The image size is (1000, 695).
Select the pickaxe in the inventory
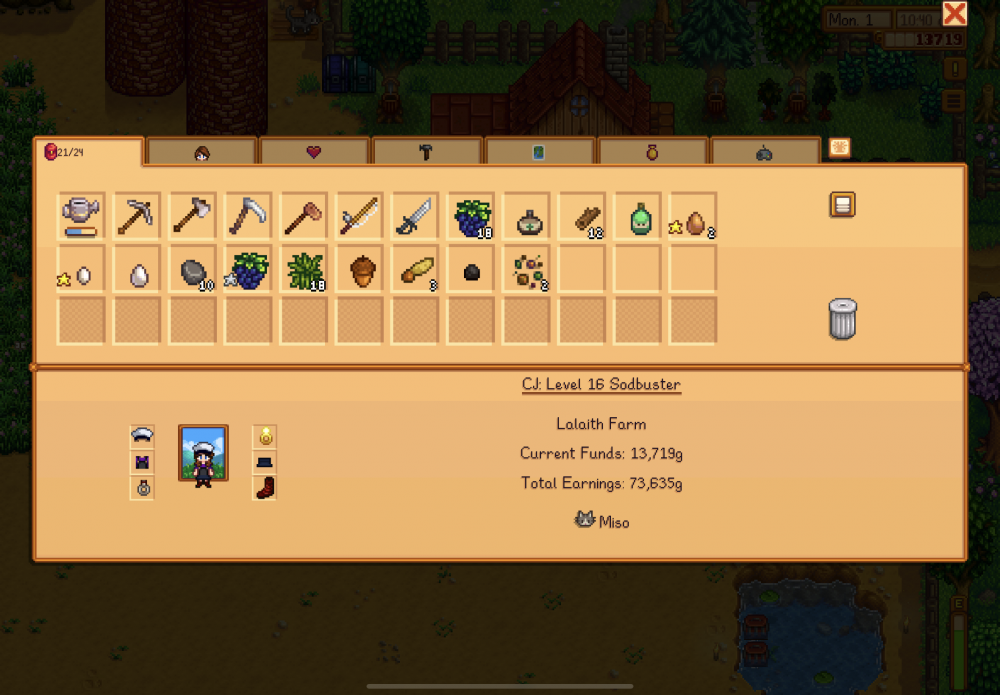(138, 216)
